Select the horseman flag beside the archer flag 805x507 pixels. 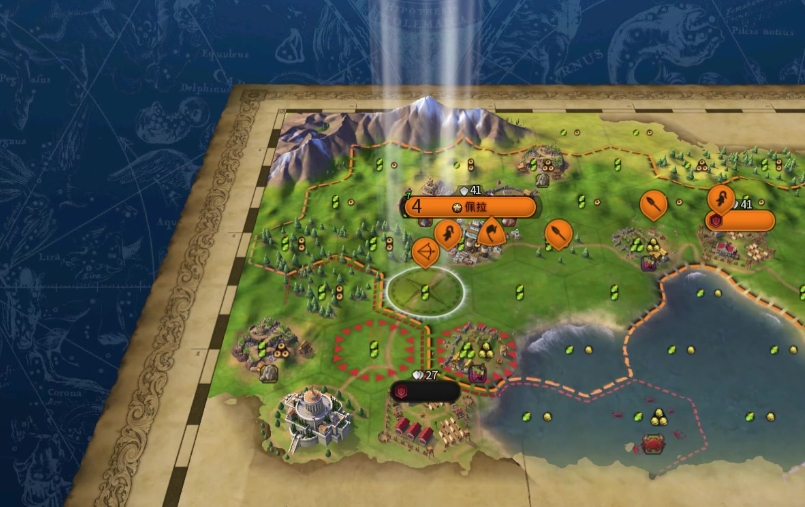pyautogui.click(x=449, y=235)
